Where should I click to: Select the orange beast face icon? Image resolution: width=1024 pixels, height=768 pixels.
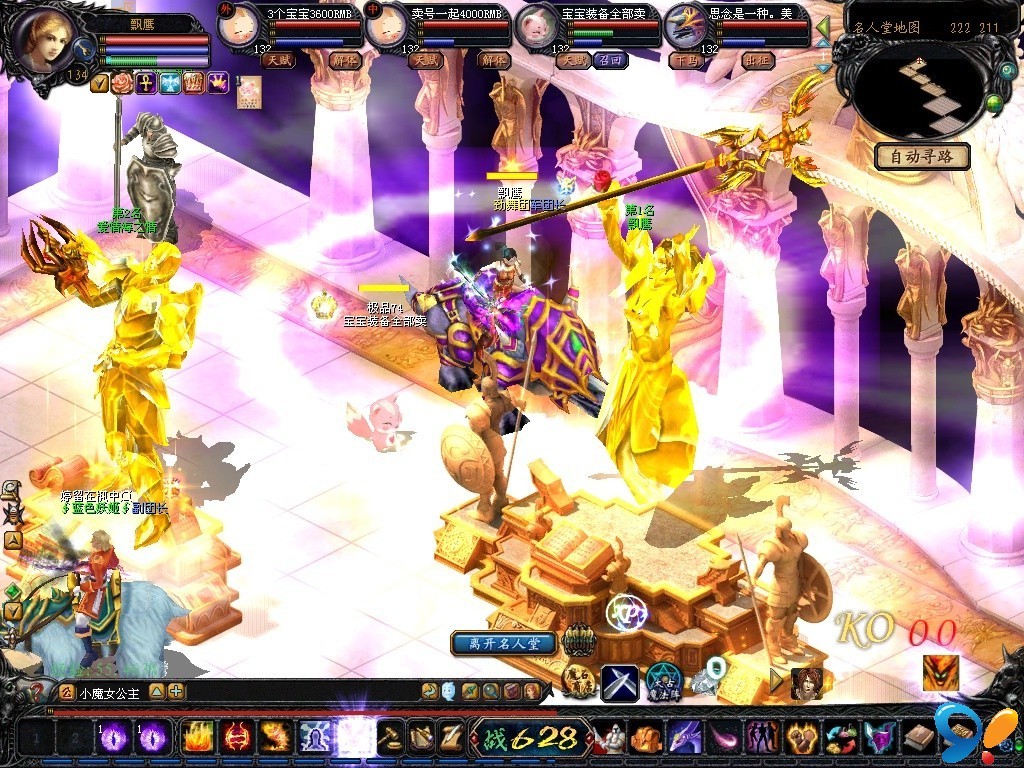(x=940, y=673)
